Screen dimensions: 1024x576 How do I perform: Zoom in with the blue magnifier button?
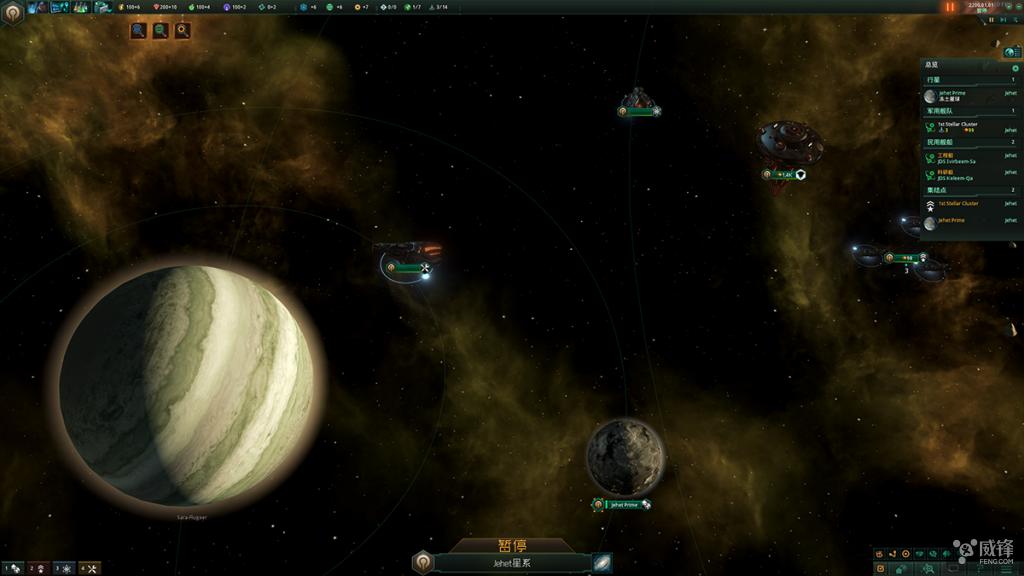[x=139, y=31]
